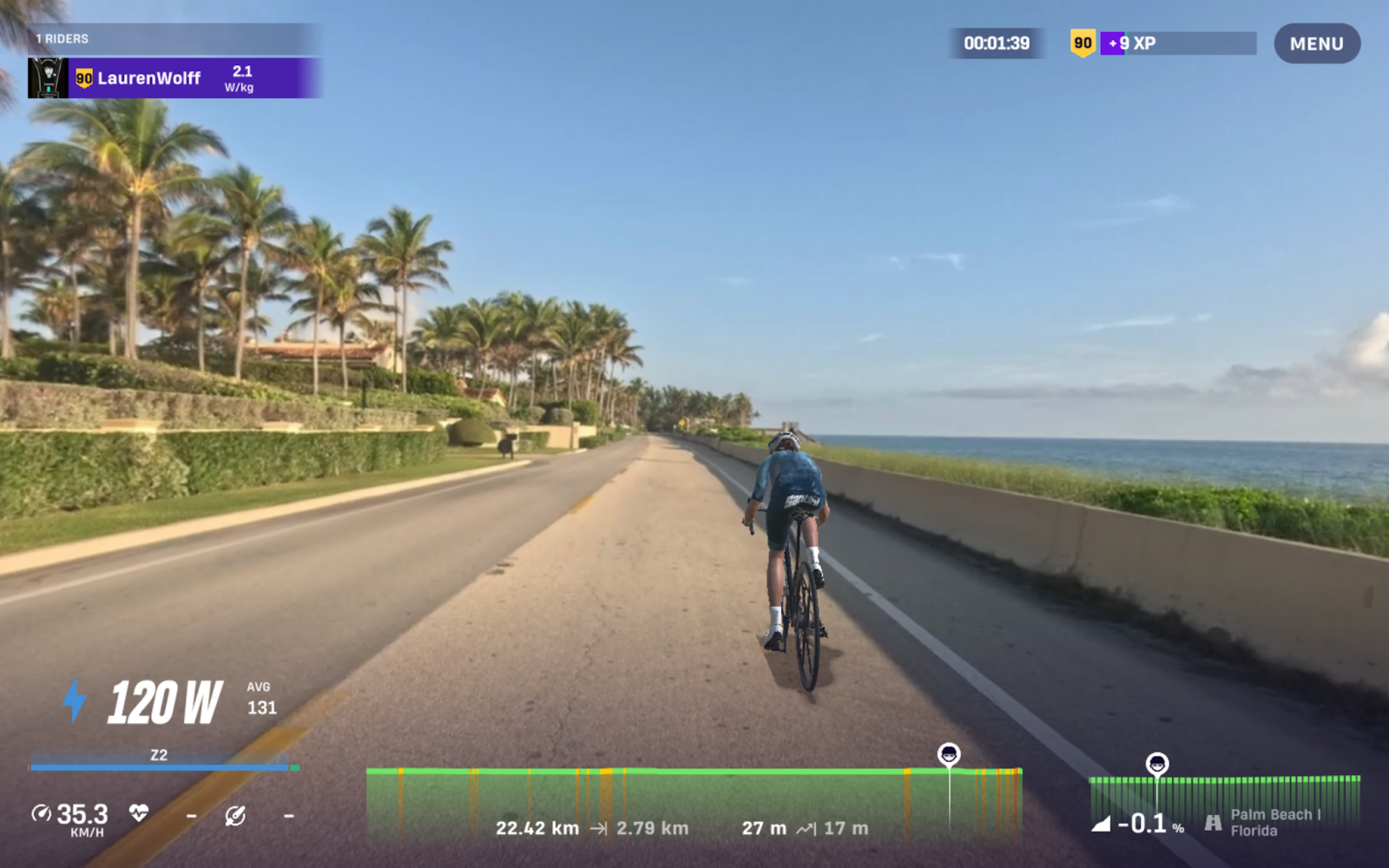Click the rider marker on the route progress bar
1389x868 pixels.
click(x=951, y=753)
